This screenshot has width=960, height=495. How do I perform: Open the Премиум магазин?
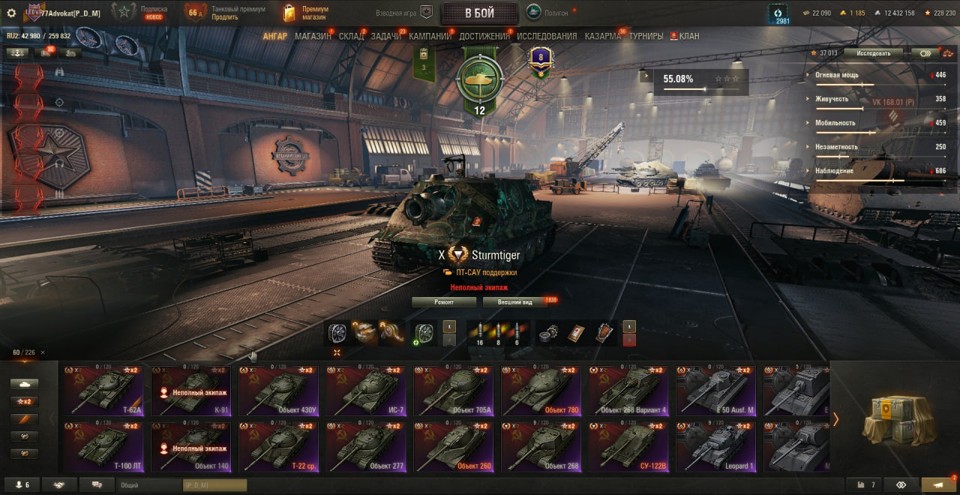point(306,13)
